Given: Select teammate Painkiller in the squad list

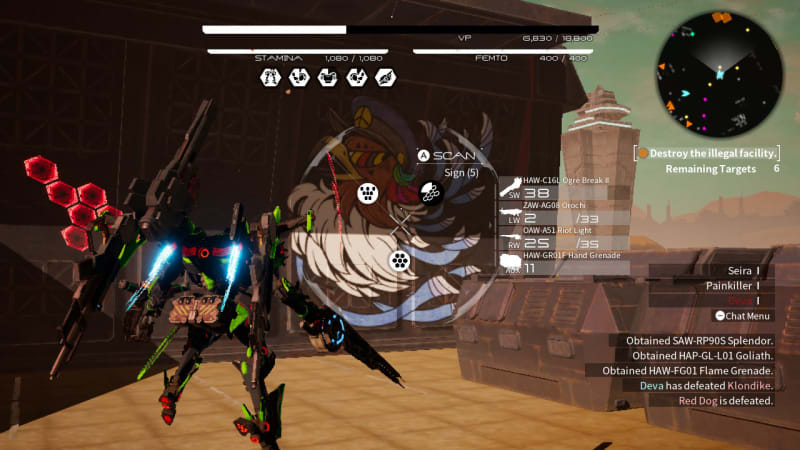Looking at the screenshot, I should [x=725, y=285].
